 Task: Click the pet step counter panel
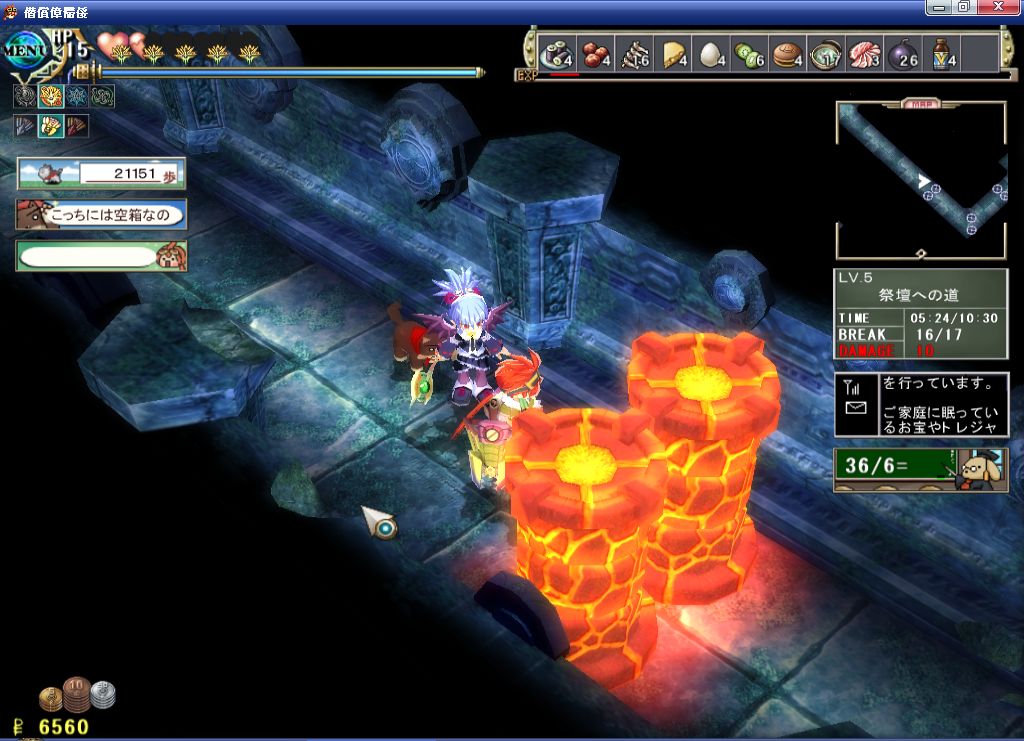101,174
